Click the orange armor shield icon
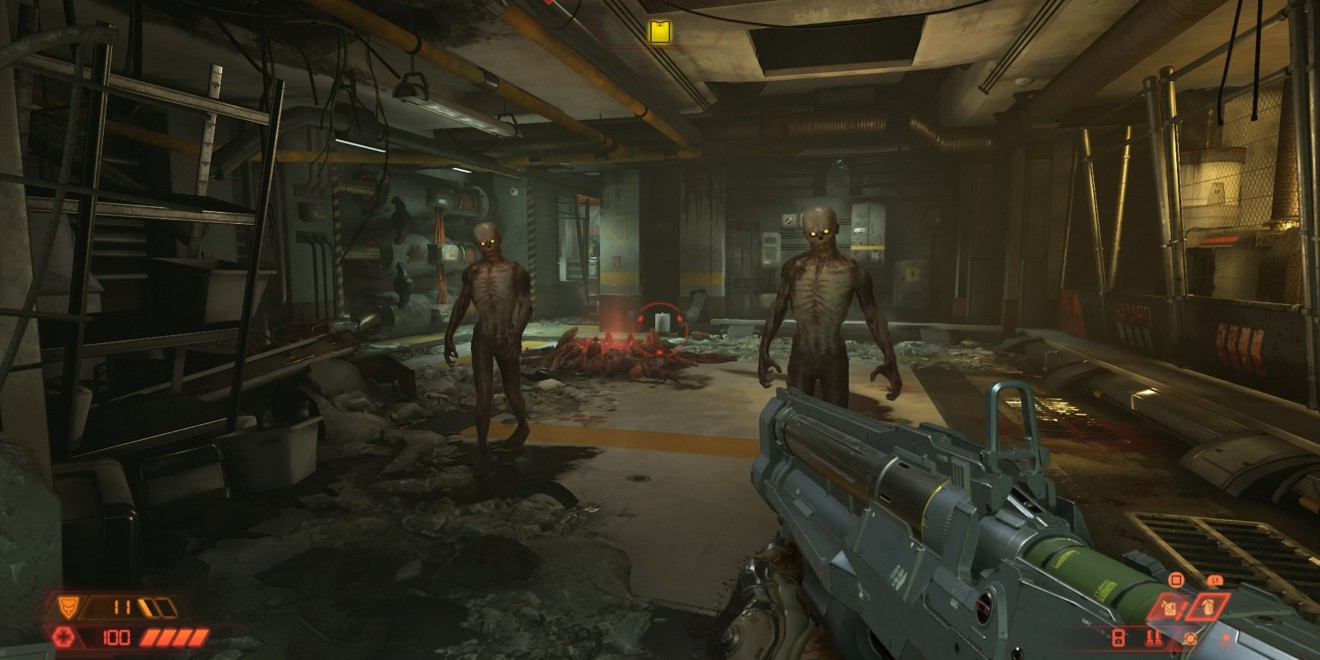 (70, 606)
